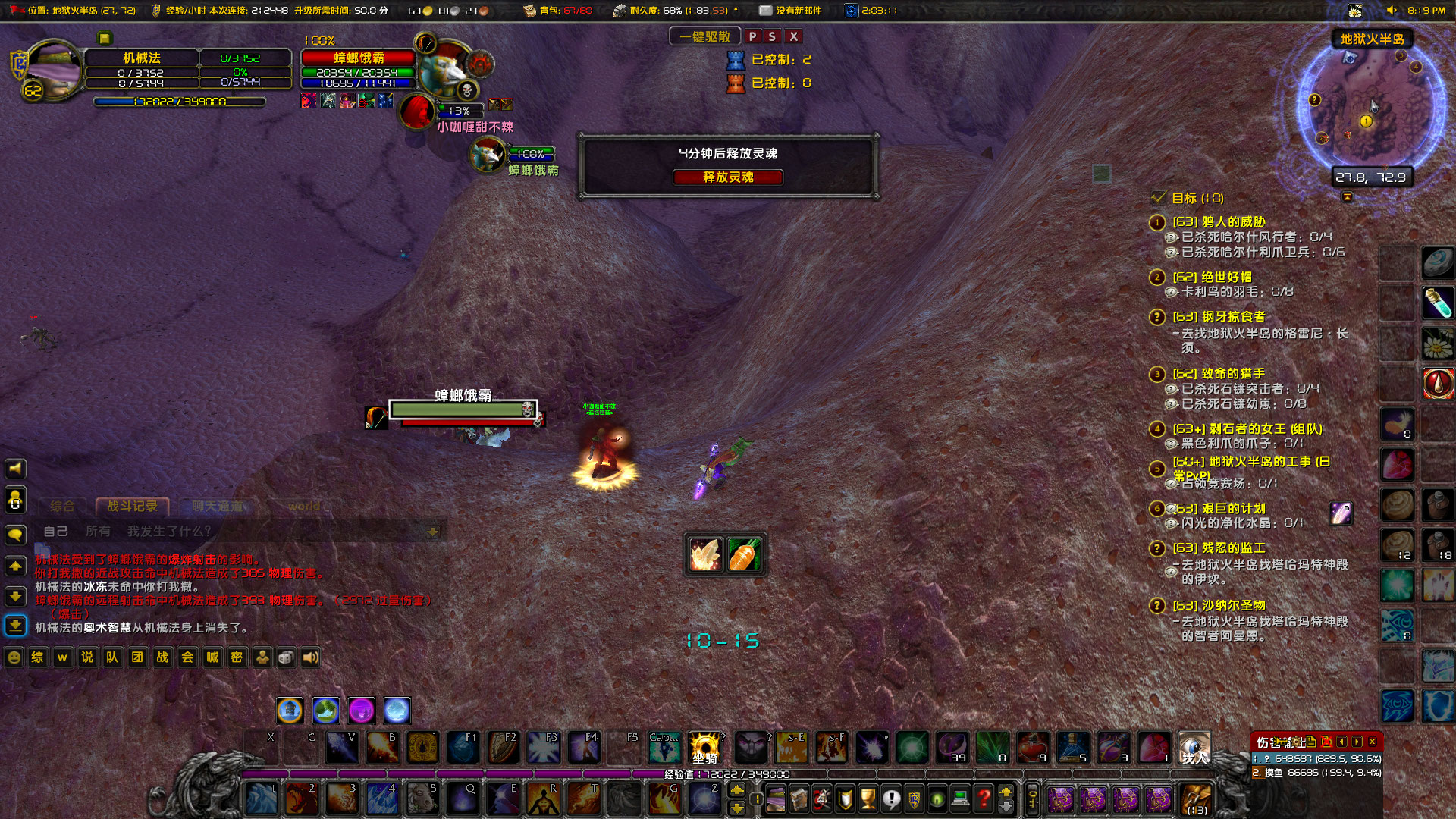
Task: Switch to the 综合 chat tab
Action: tap(62, 506)
